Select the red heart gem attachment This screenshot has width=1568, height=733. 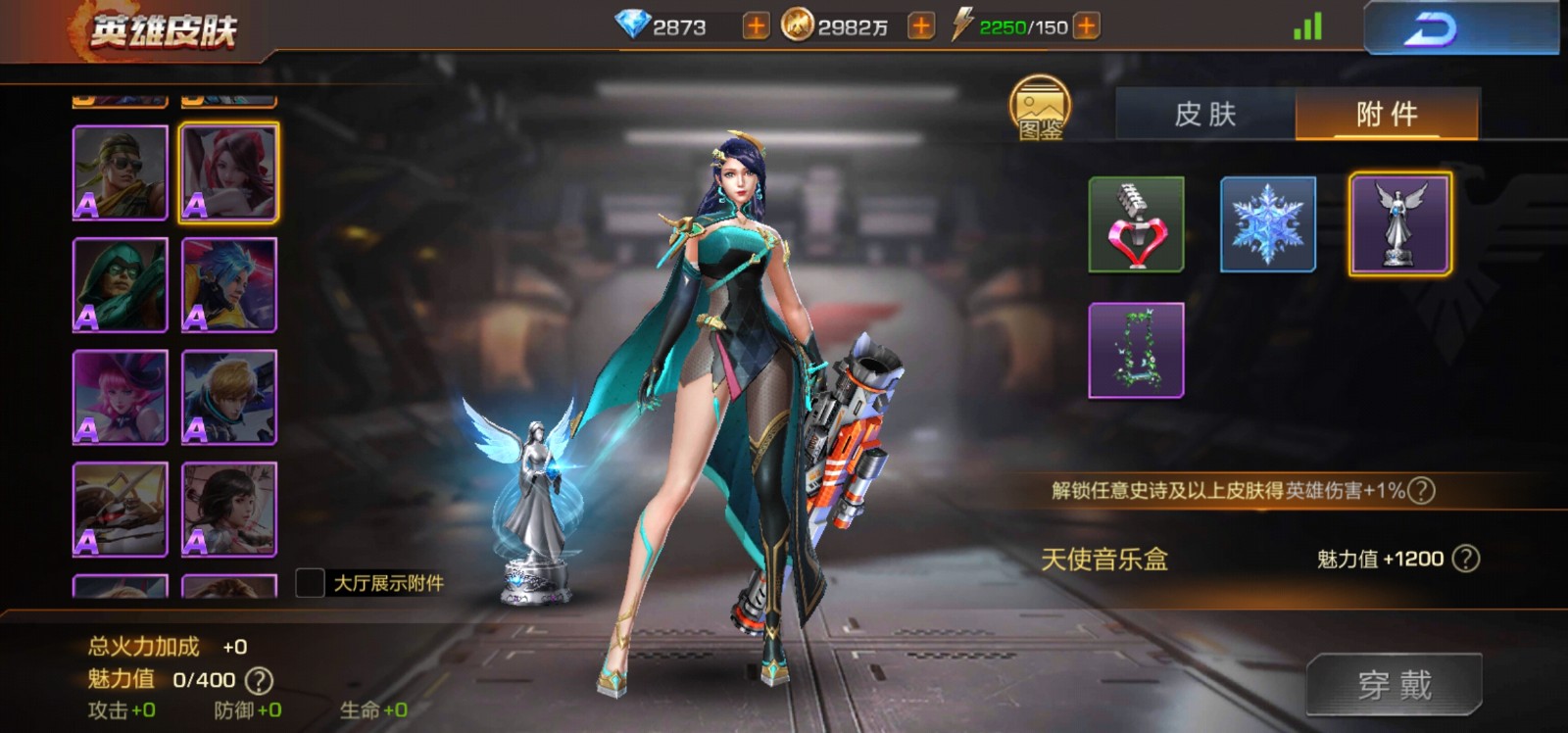coord(1135,224)
